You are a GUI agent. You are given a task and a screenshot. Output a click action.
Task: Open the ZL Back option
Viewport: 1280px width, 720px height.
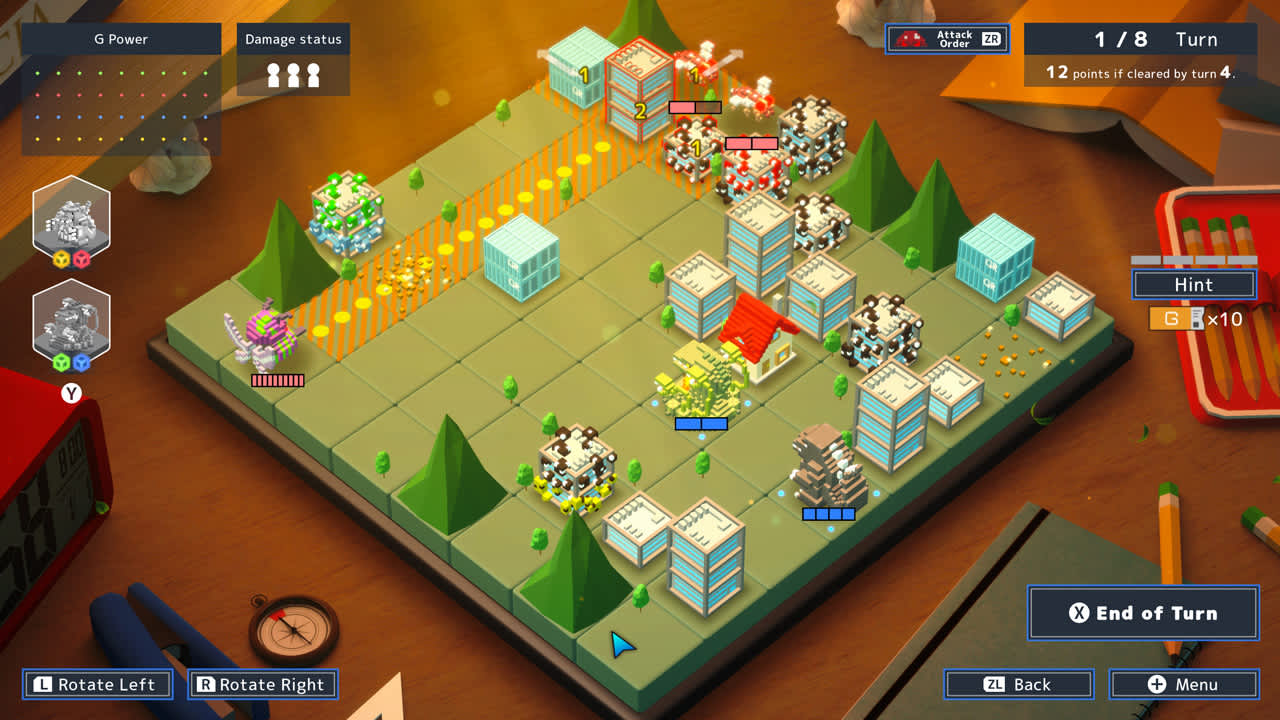click(x=1018, y=684)
